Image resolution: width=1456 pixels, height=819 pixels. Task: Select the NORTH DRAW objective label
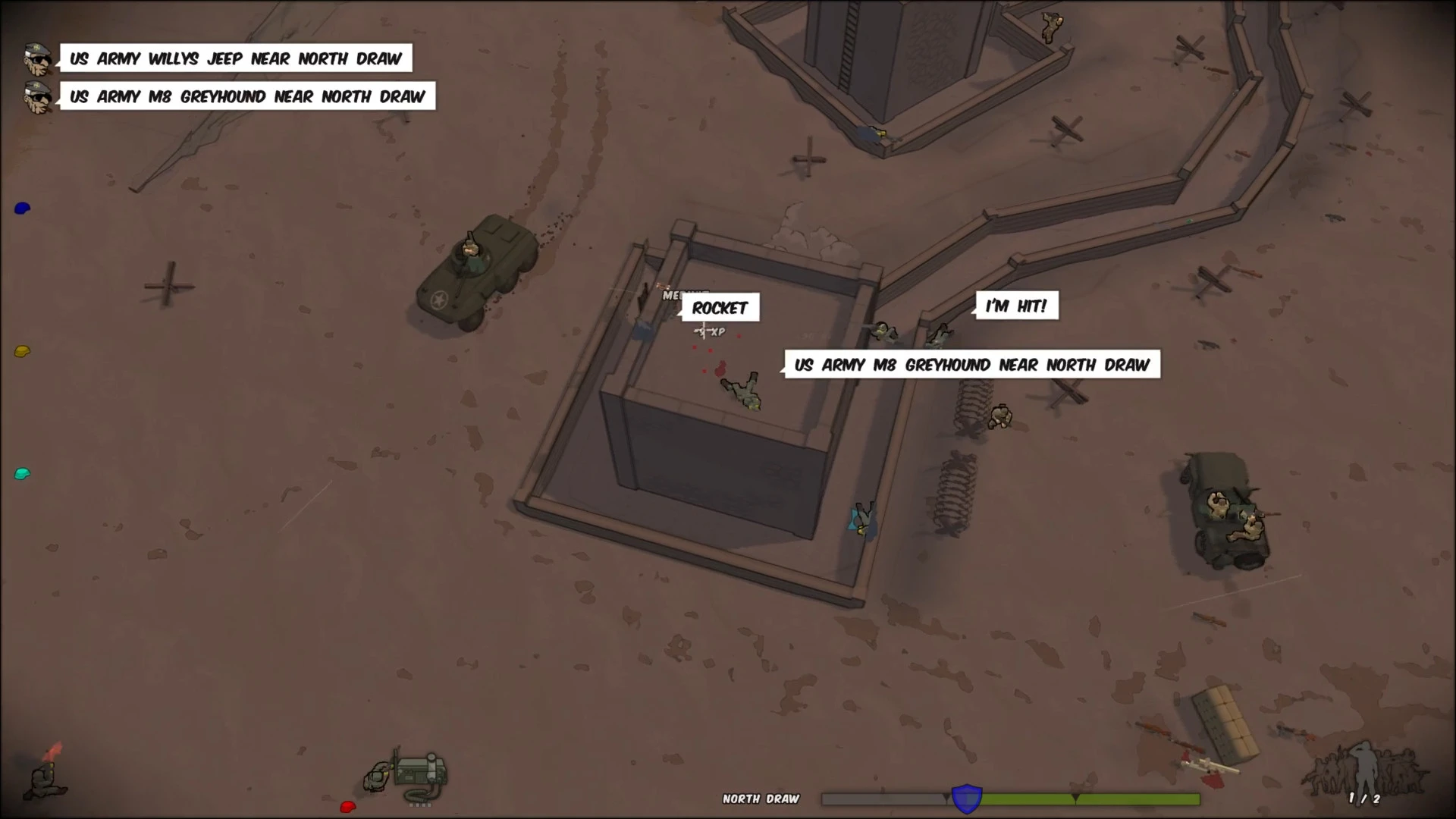[x=761, y=799]
